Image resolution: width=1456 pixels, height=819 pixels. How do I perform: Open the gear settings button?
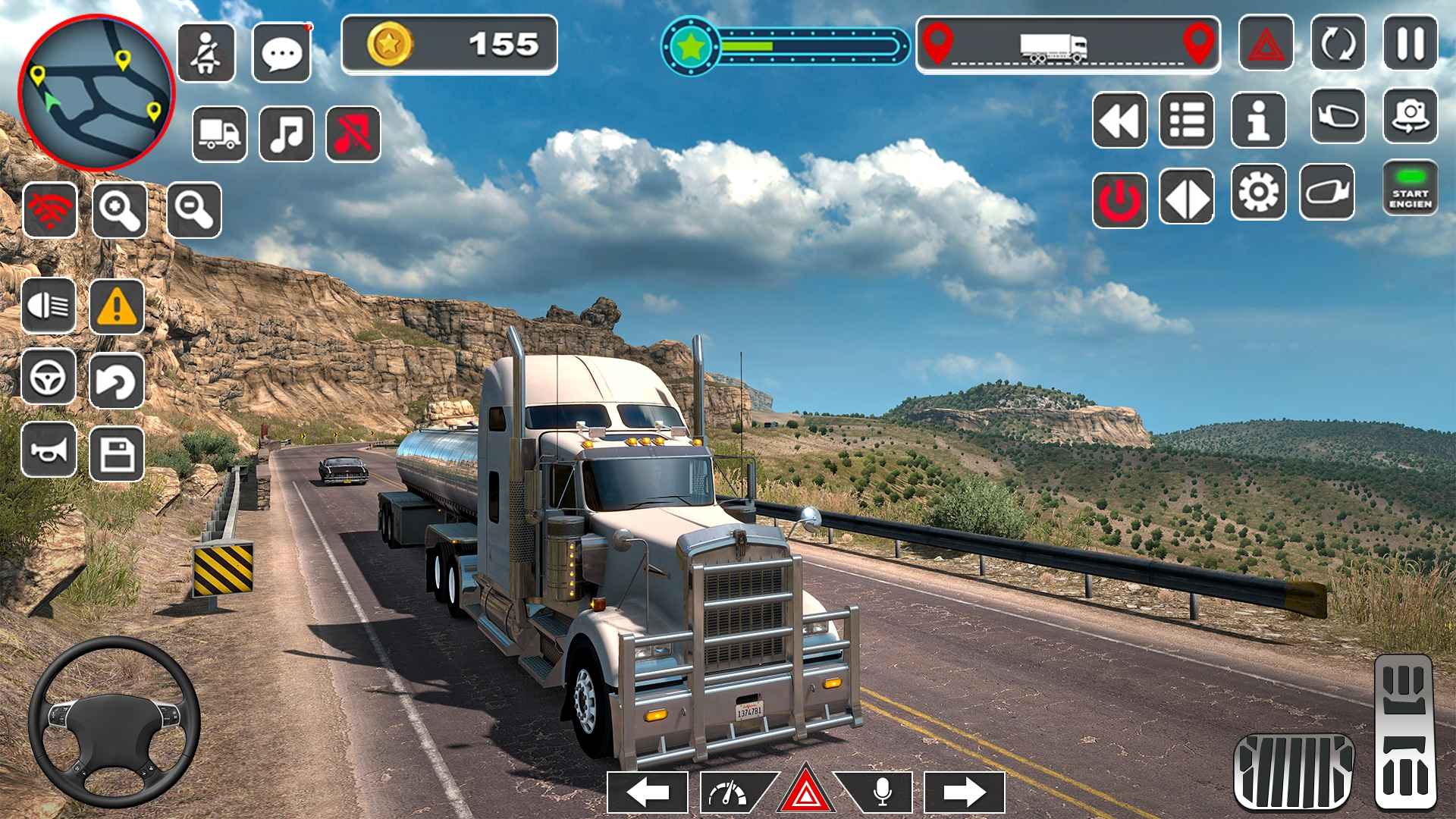pyautogui.click(x=1258, y=193)
